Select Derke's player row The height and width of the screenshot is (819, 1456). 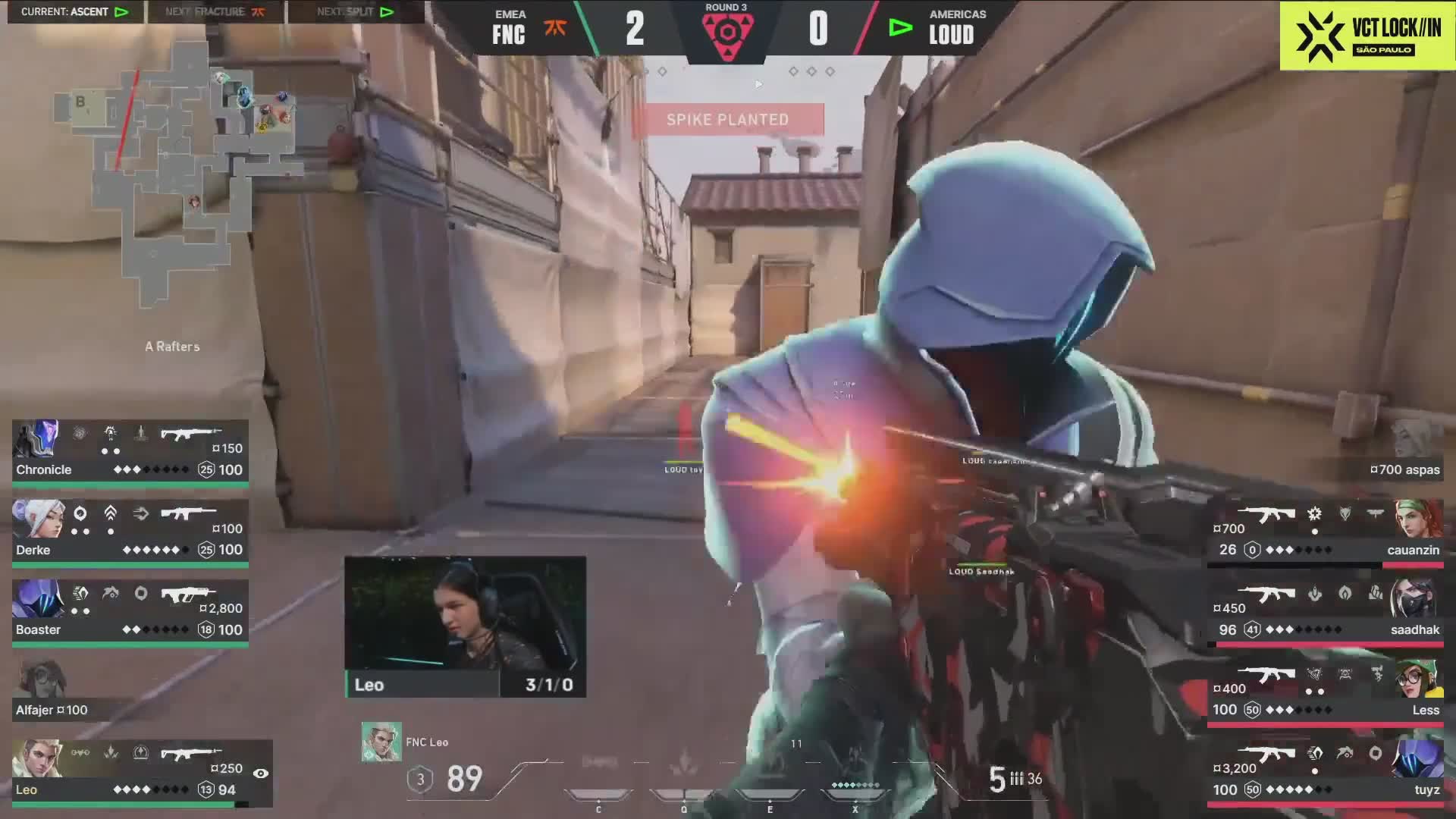(x=130, y=531)
